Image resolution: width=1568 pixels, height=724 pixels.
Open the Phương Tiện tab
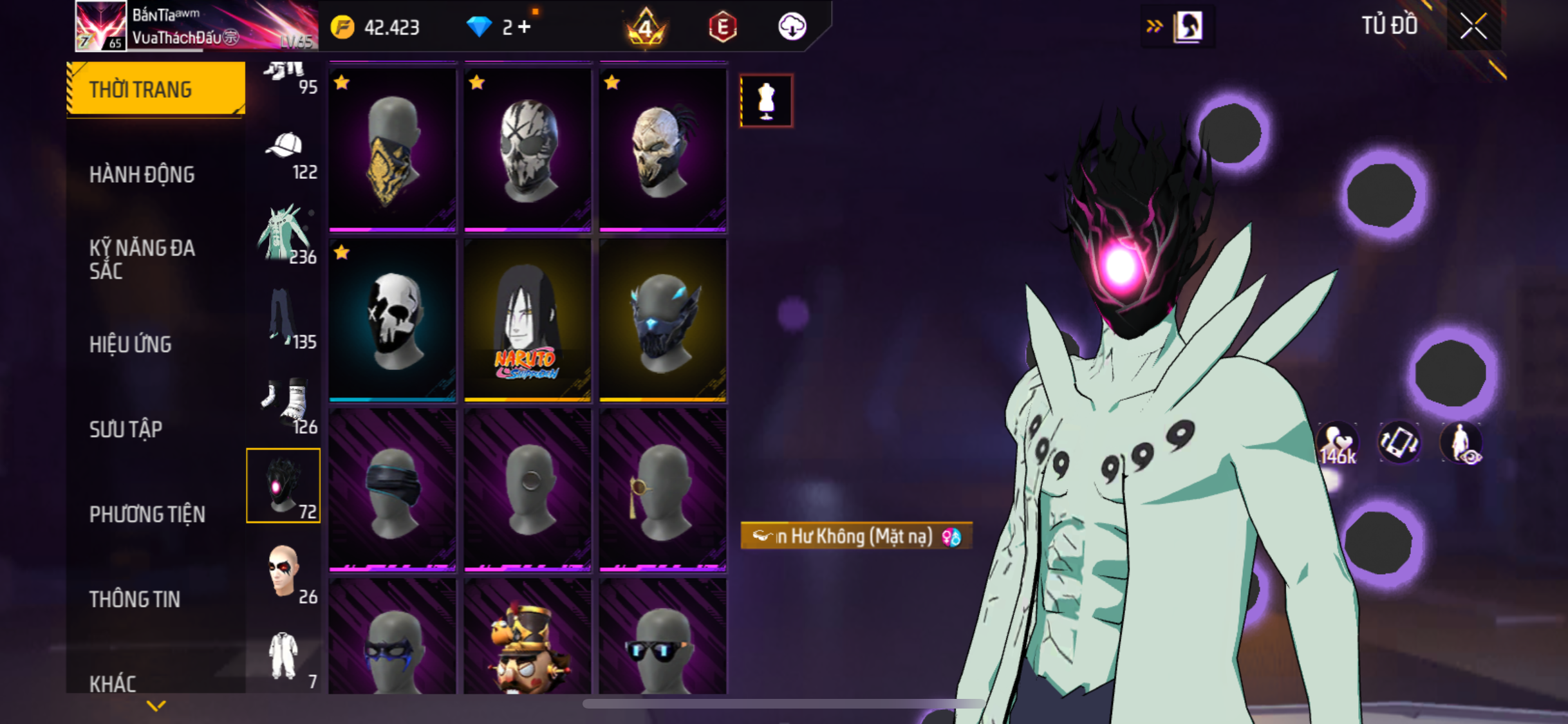click(147, 514)
